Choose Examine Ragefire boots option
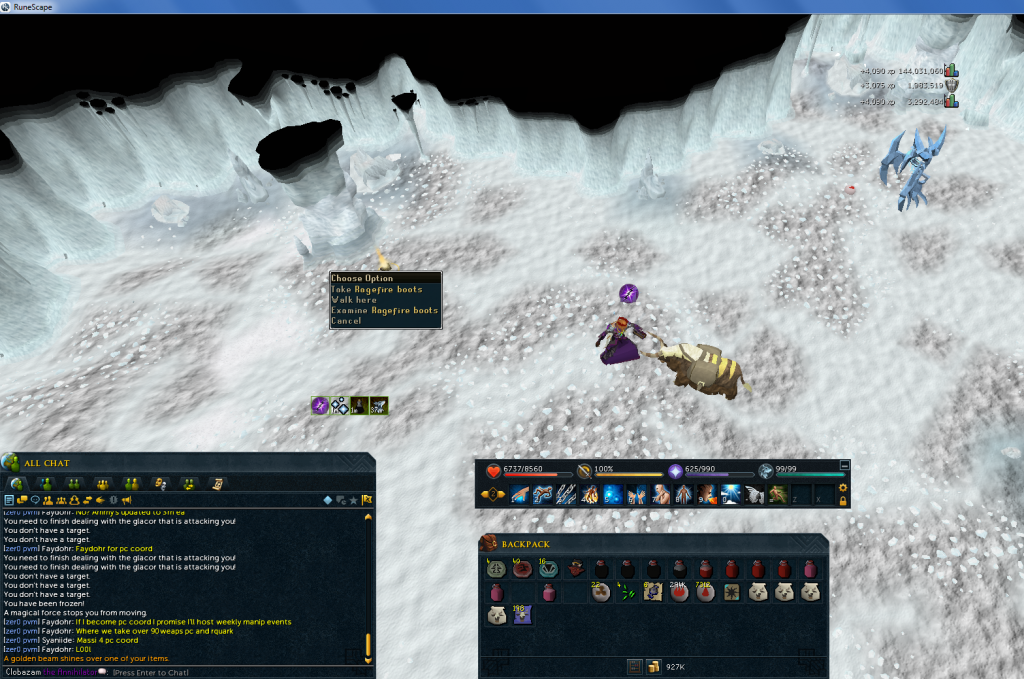This screenshot has width=1024, height=679. 385,310
